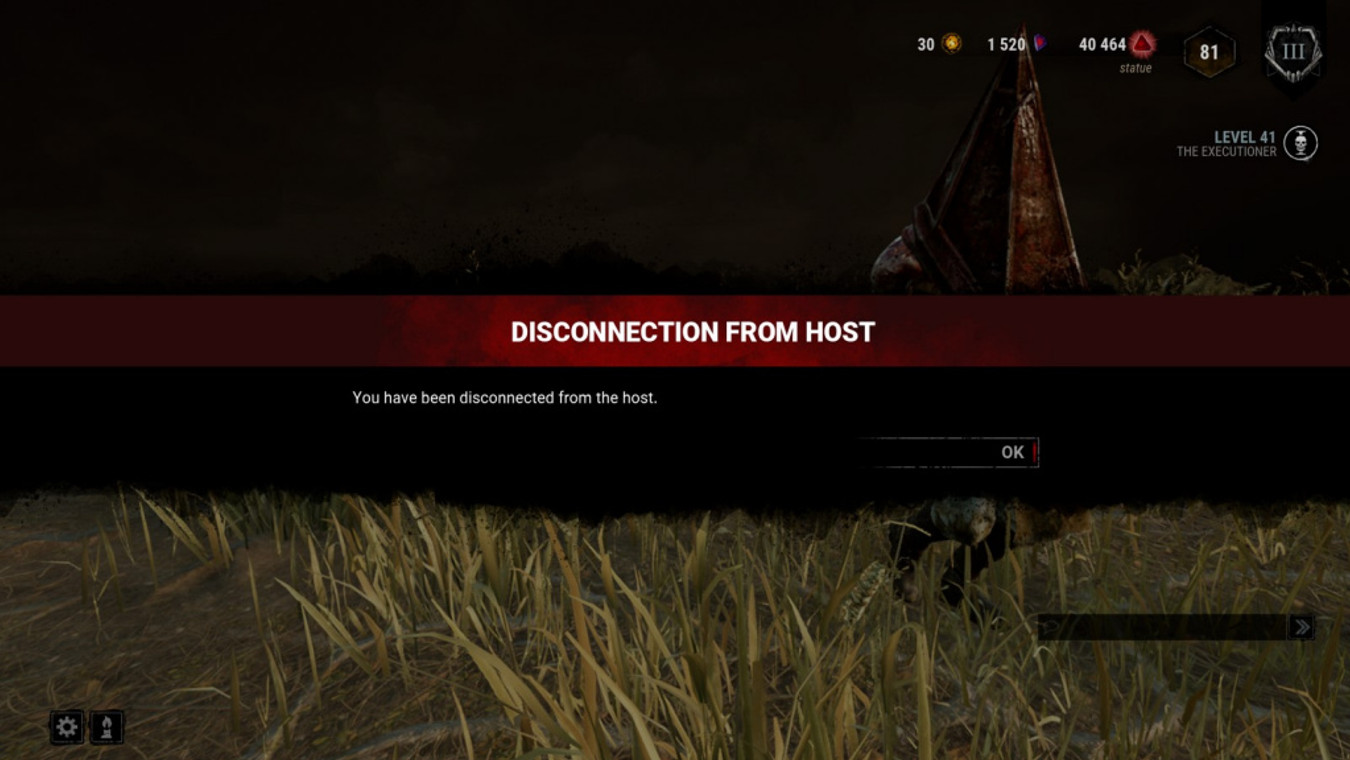Click the chess pawn icon beside the gear

(106, 727)
